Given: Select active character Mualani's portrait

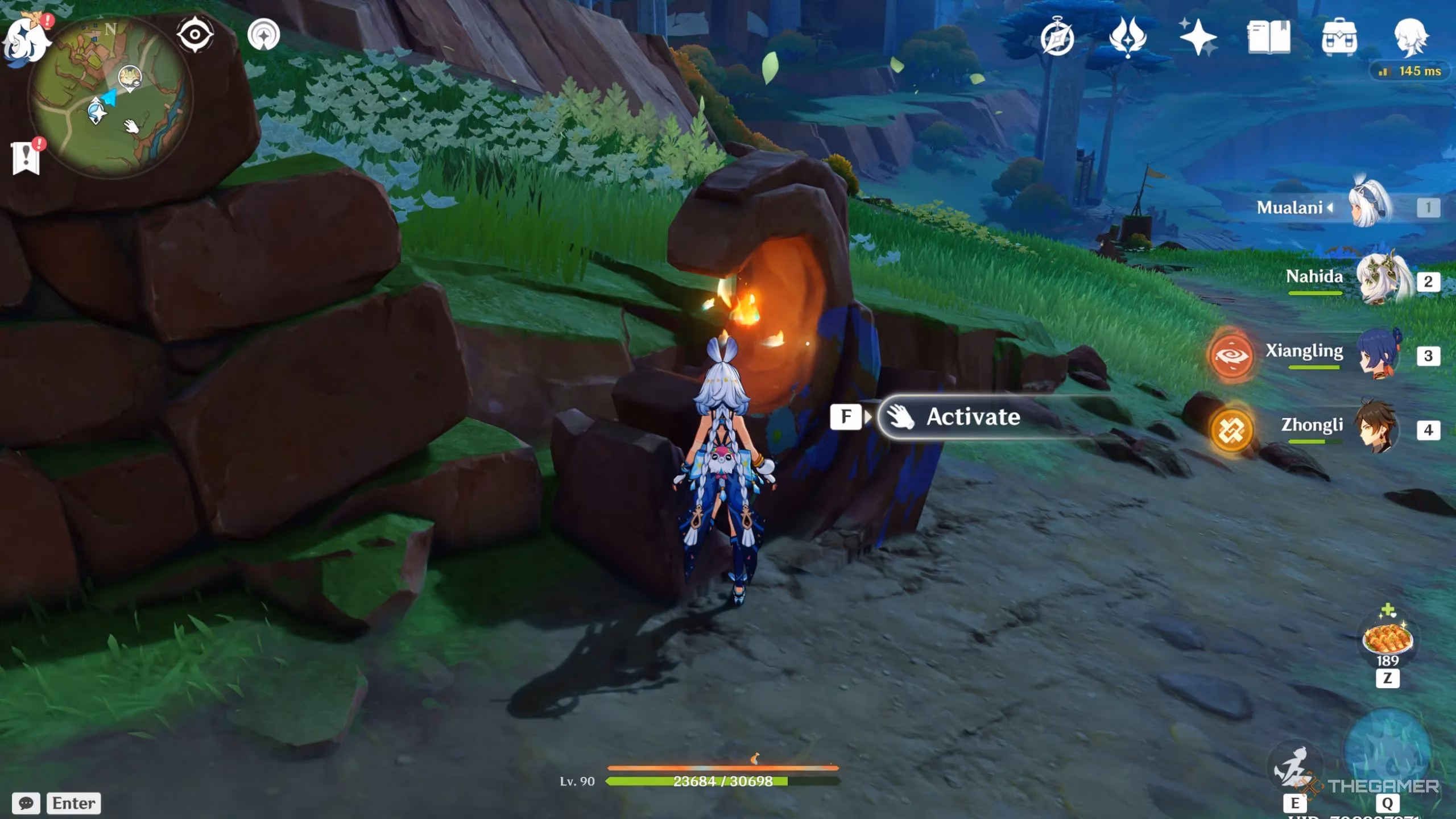Looking at the screenshot, I should (1372, 206).
